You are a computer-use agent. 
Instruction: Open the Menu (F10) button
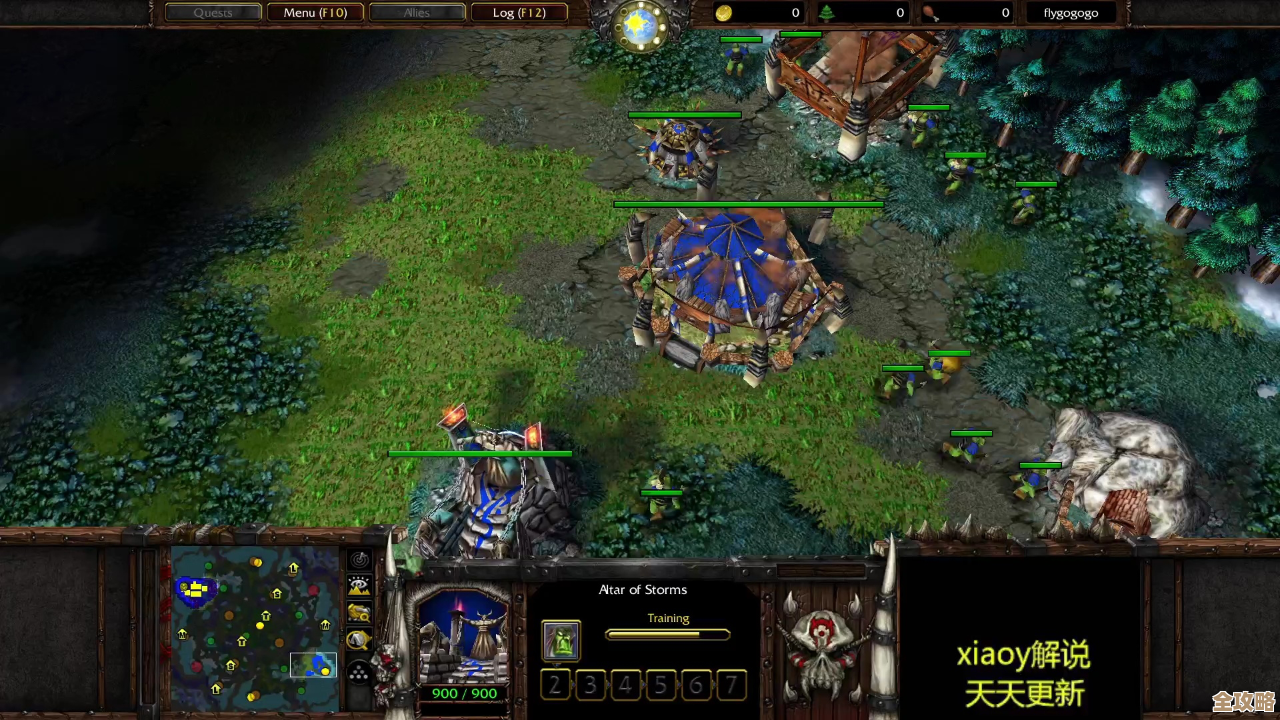(x=314, y=13)
